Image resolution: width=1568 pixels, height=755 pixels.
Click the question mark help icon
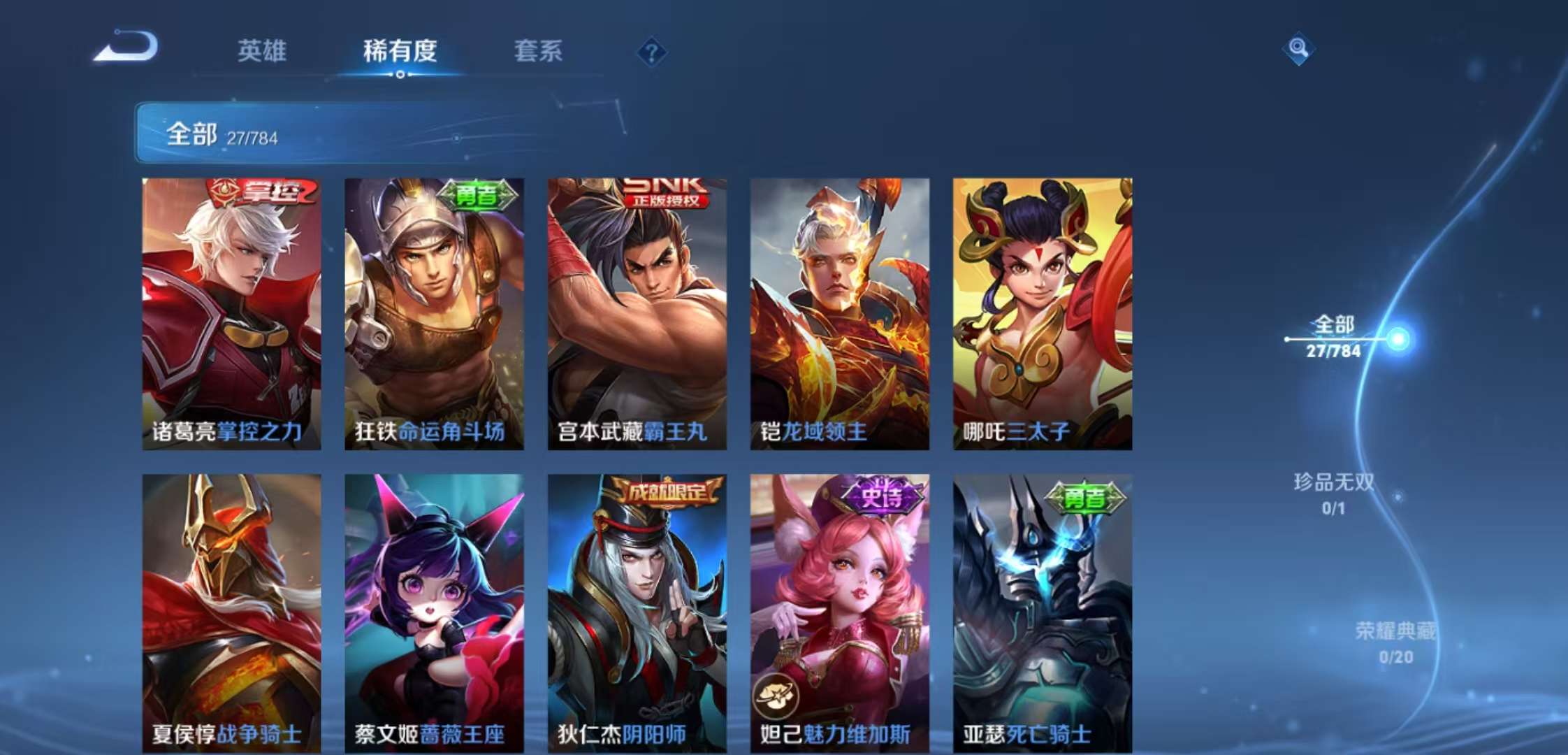pos(652,52)
